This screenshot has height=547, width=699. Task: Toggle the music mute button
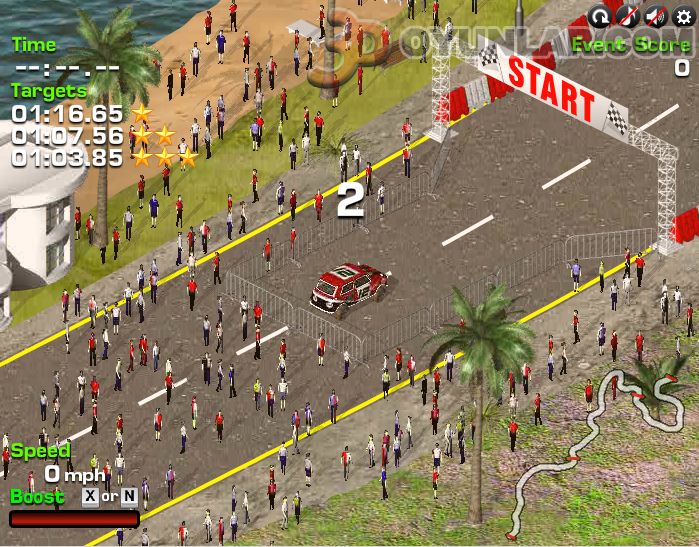coord(627,15)
